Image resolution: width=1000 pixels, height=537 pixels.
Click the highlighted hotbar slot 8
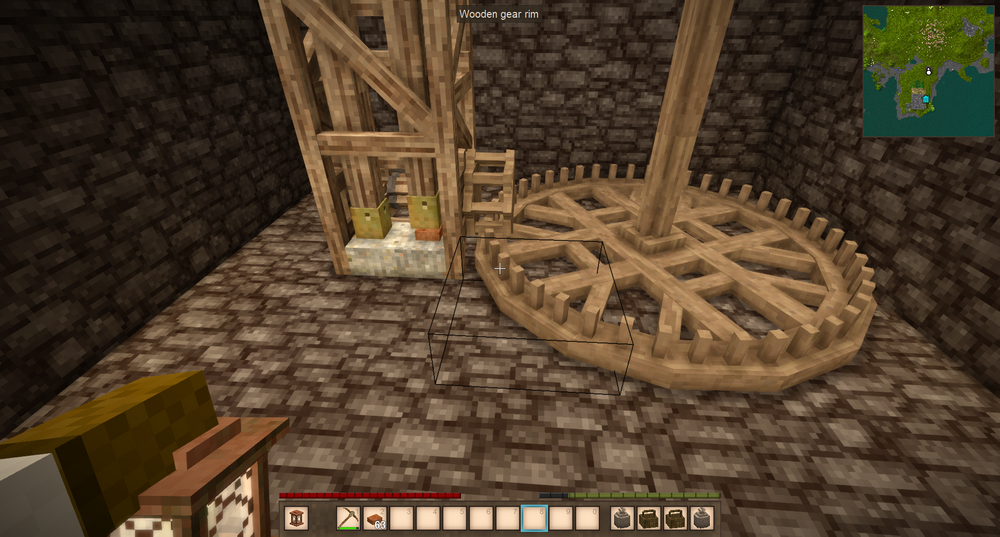pyautogui.click(x=534, y=518)
